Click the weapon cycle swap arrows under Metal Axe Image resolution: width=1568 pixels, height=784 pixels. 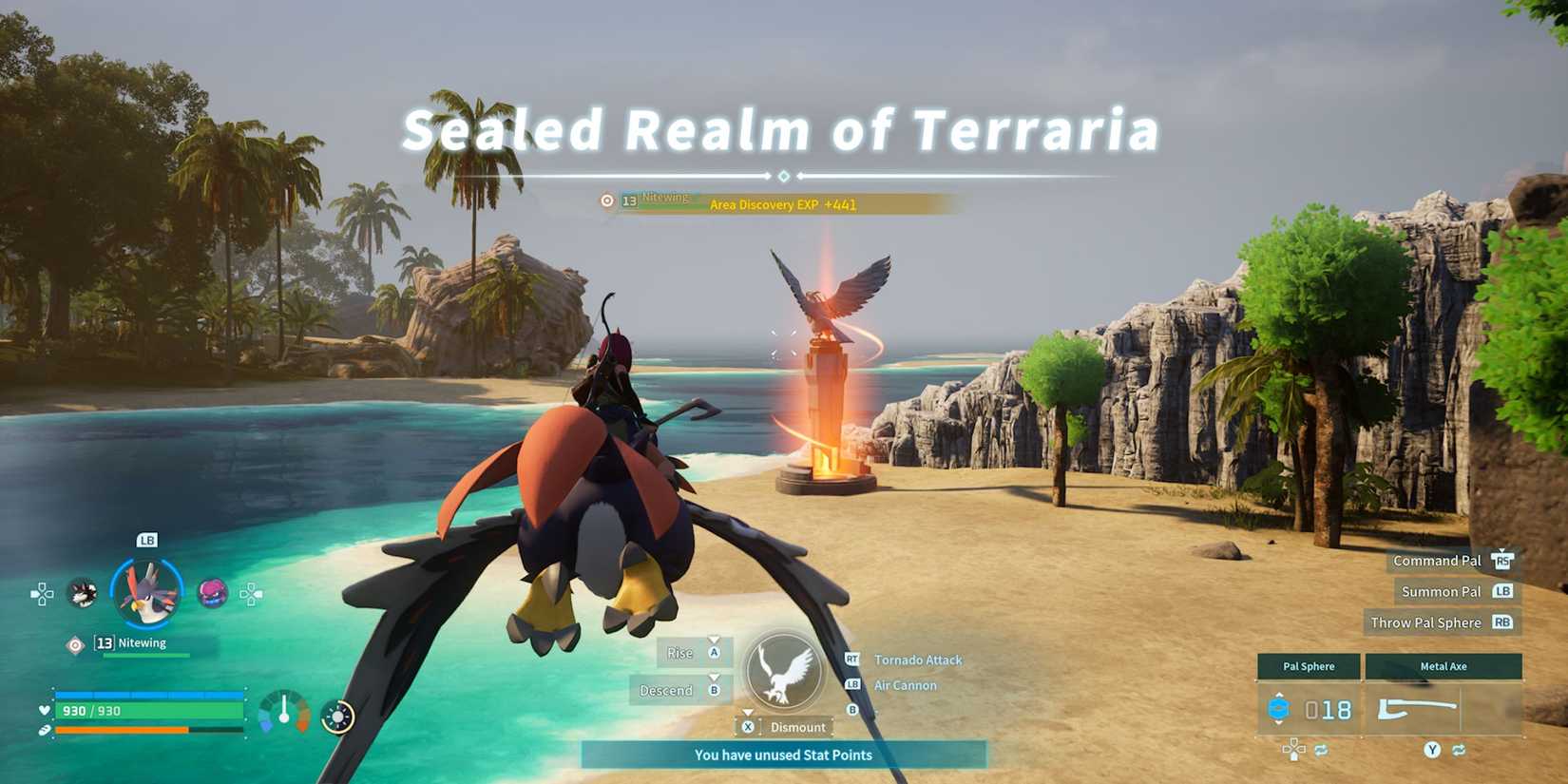tap(1457, 749)
